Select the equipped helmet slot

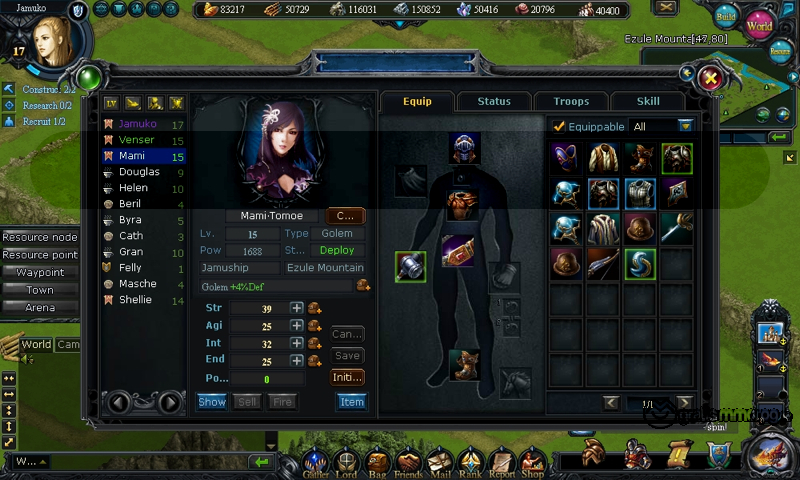pyautogui.click(x=464, y=148)
